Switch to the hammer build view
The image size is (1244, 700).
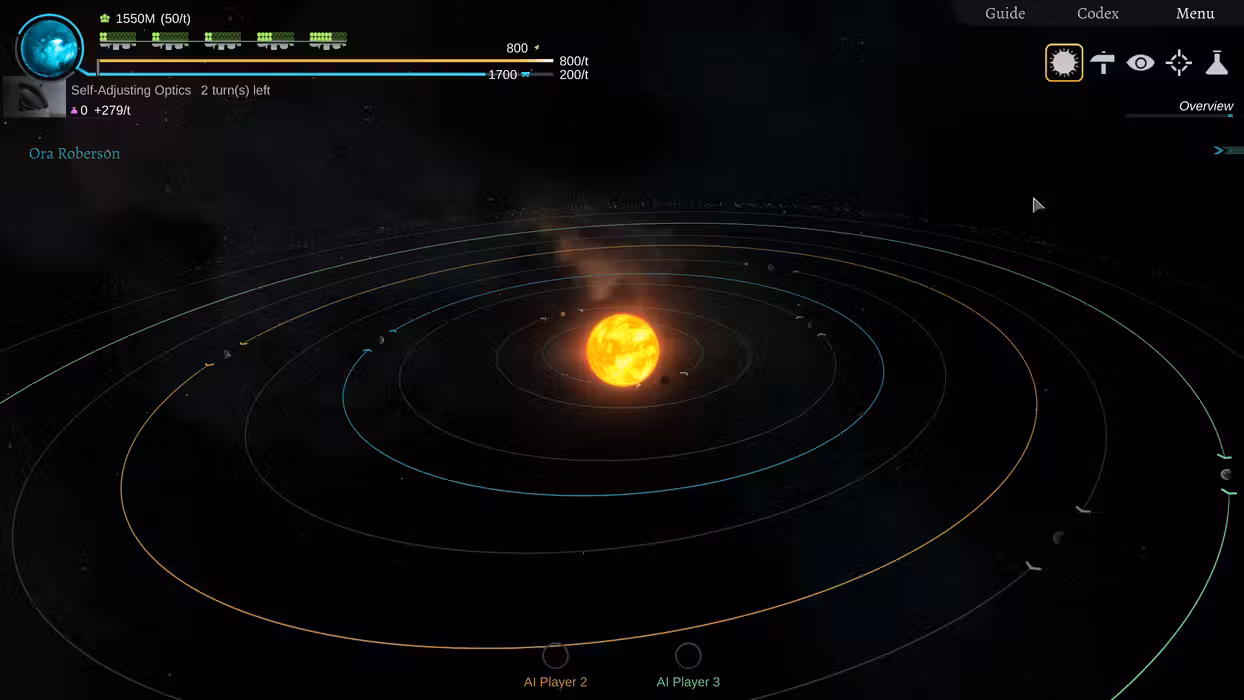(x=1102, y=63)
